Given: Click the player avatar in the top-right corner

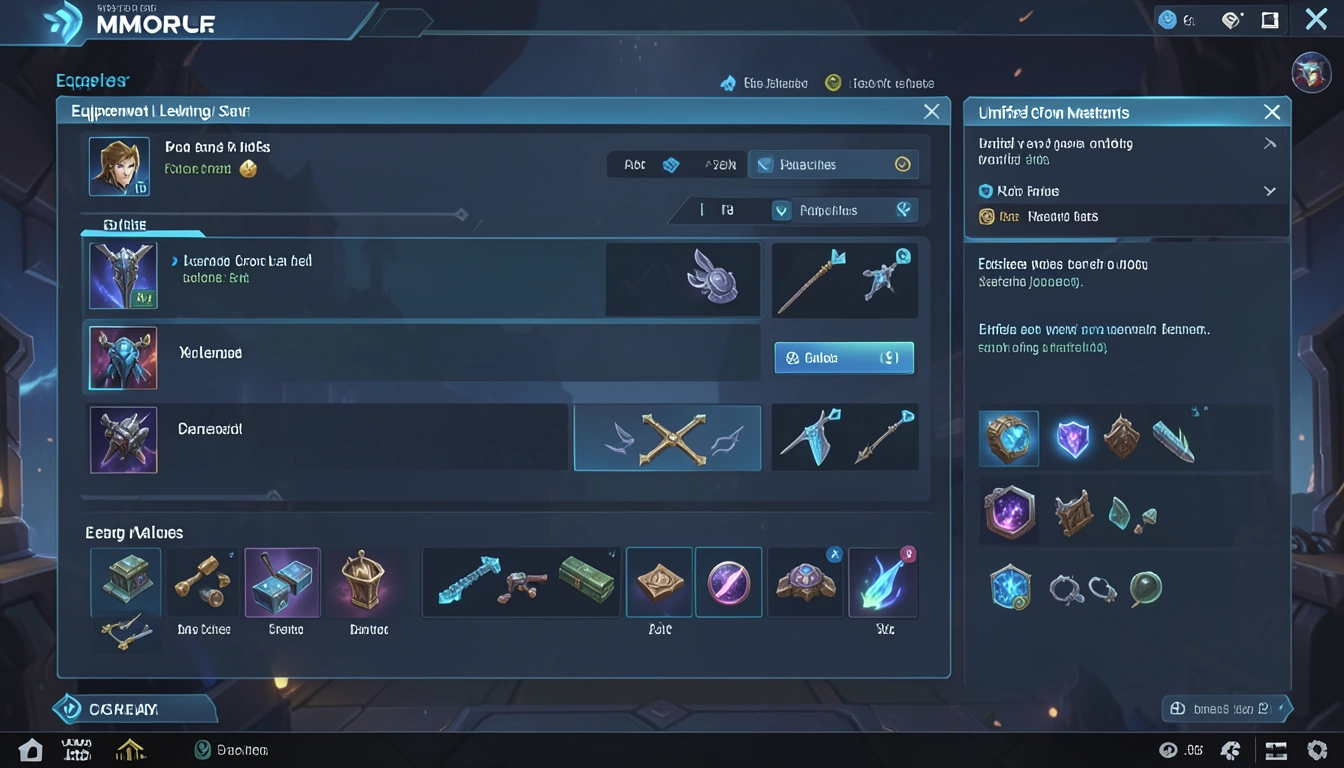Looking at the screenshot, I should click(1310, 72).
